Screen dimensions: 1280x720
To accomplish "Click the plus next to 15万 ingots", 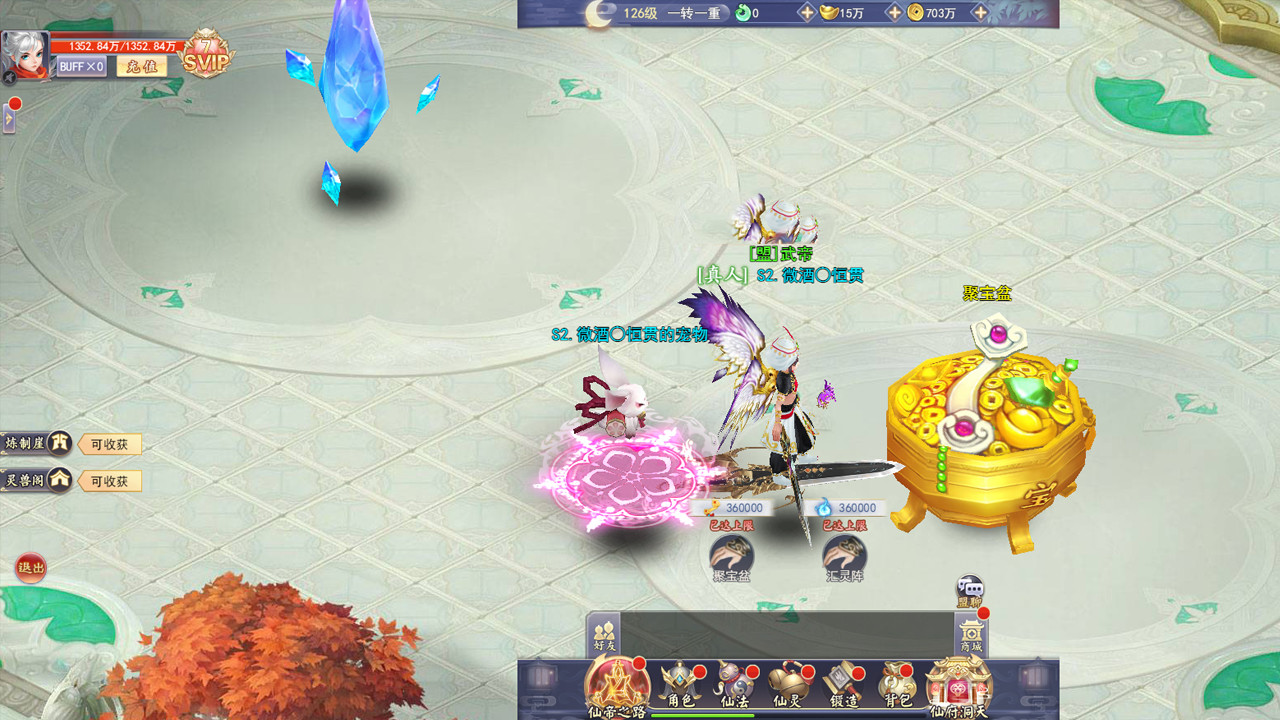I will tap(893, 13).
